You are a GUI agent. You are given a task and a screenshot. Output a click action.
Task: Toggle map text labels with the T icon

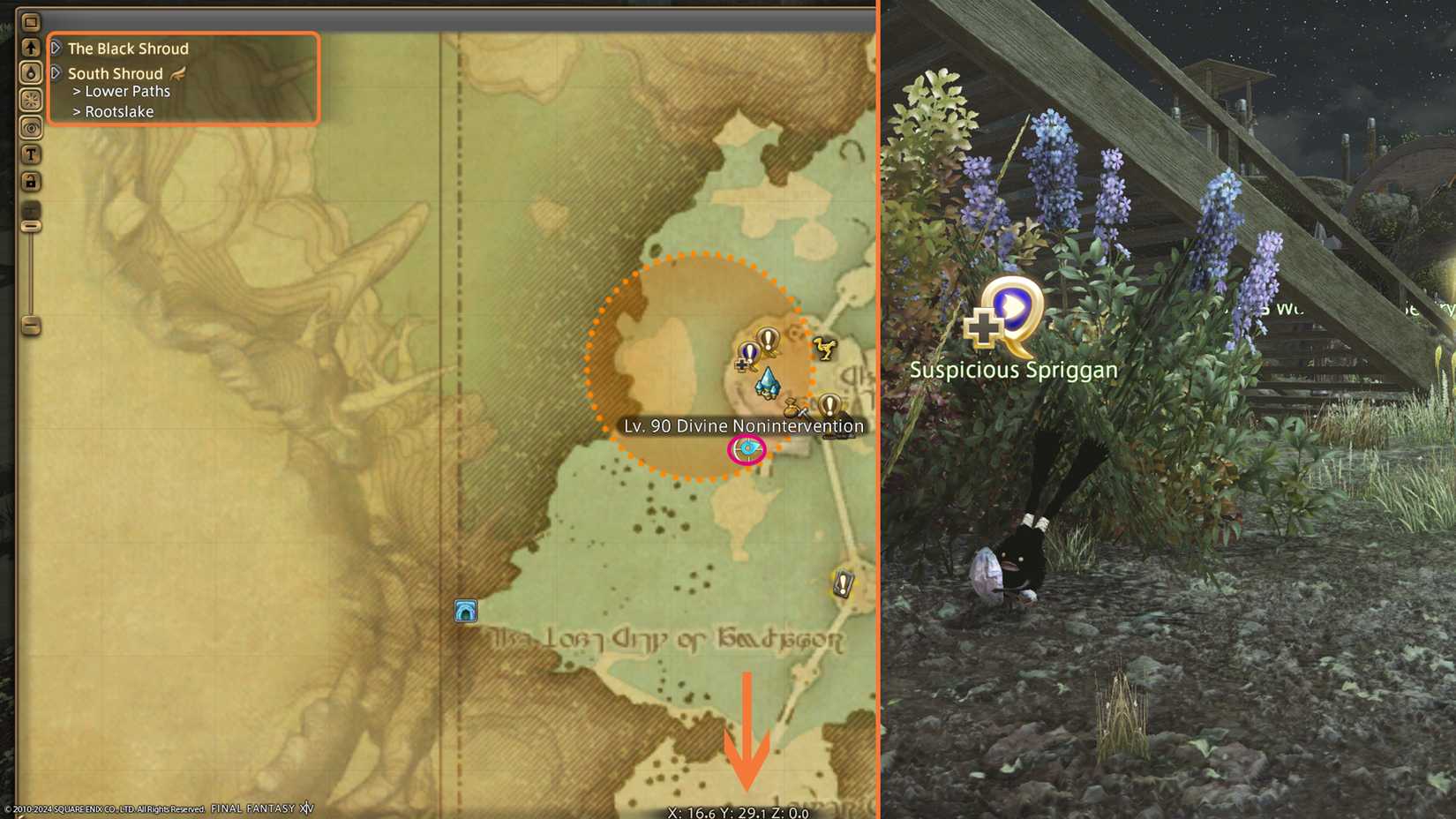pyautogui.click(x=32, y=156)
